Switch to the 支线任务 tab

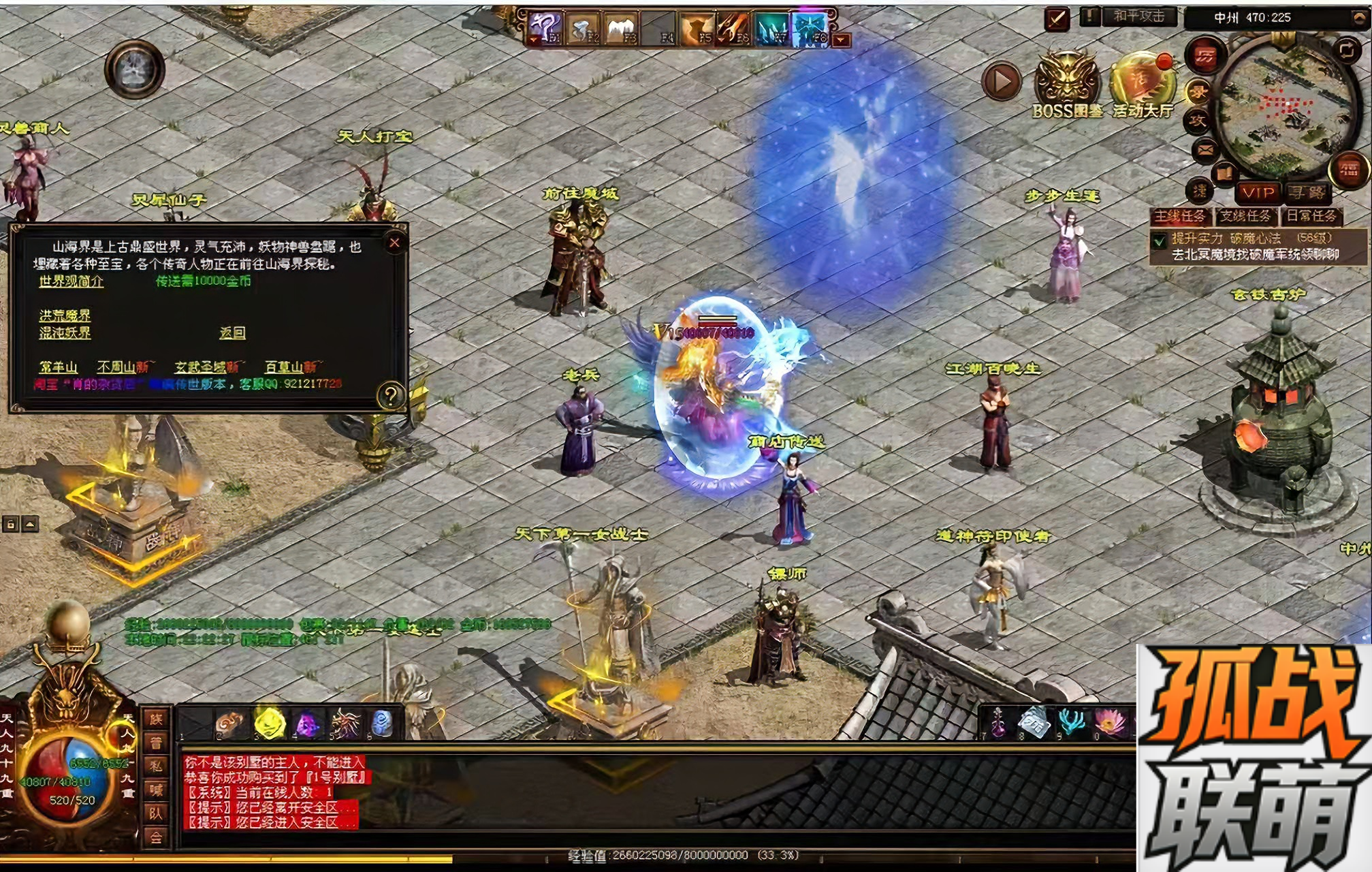pyautogui.click(x=1245, y=217)
